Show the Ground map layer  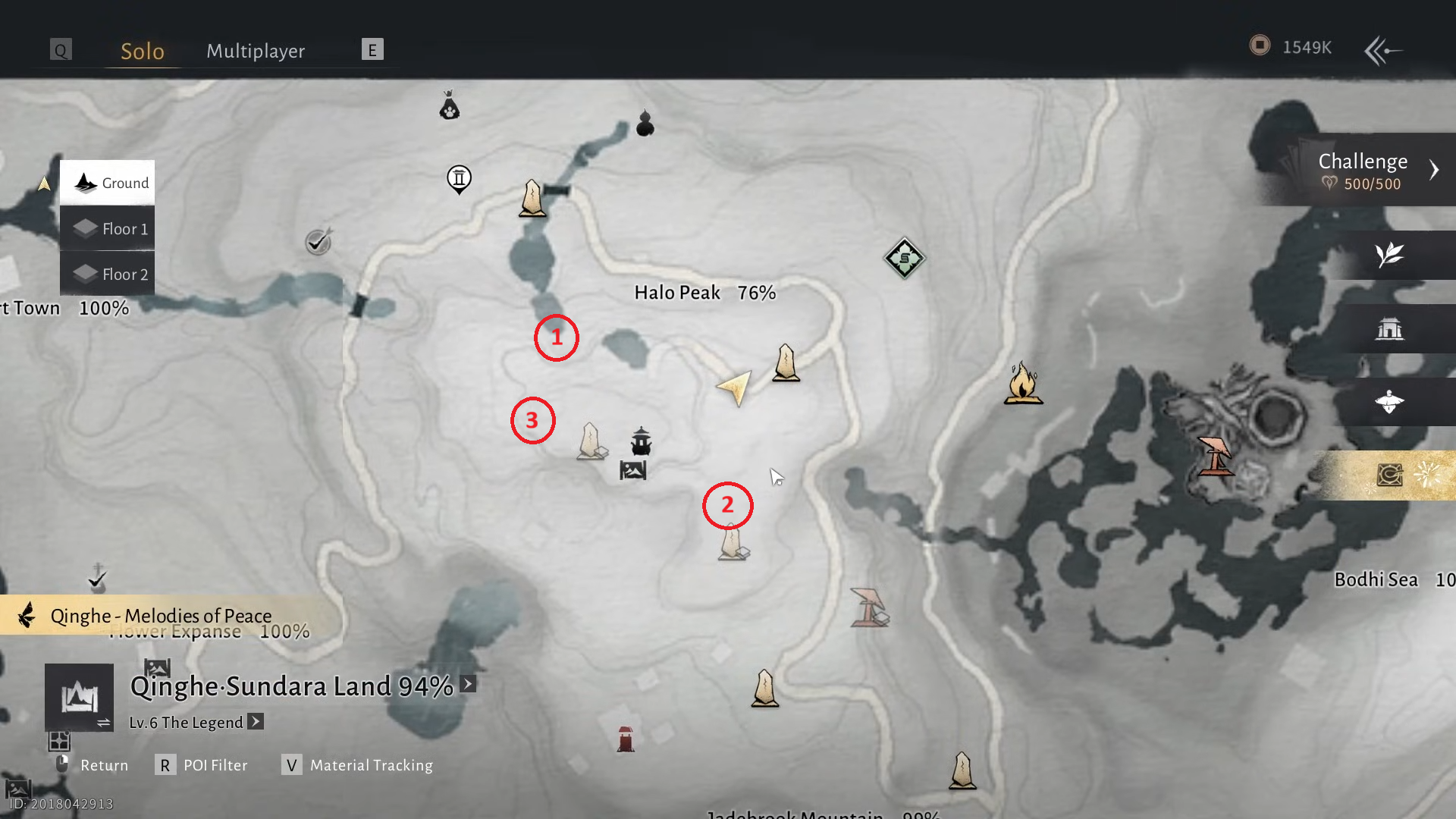(x=108, y=183)
